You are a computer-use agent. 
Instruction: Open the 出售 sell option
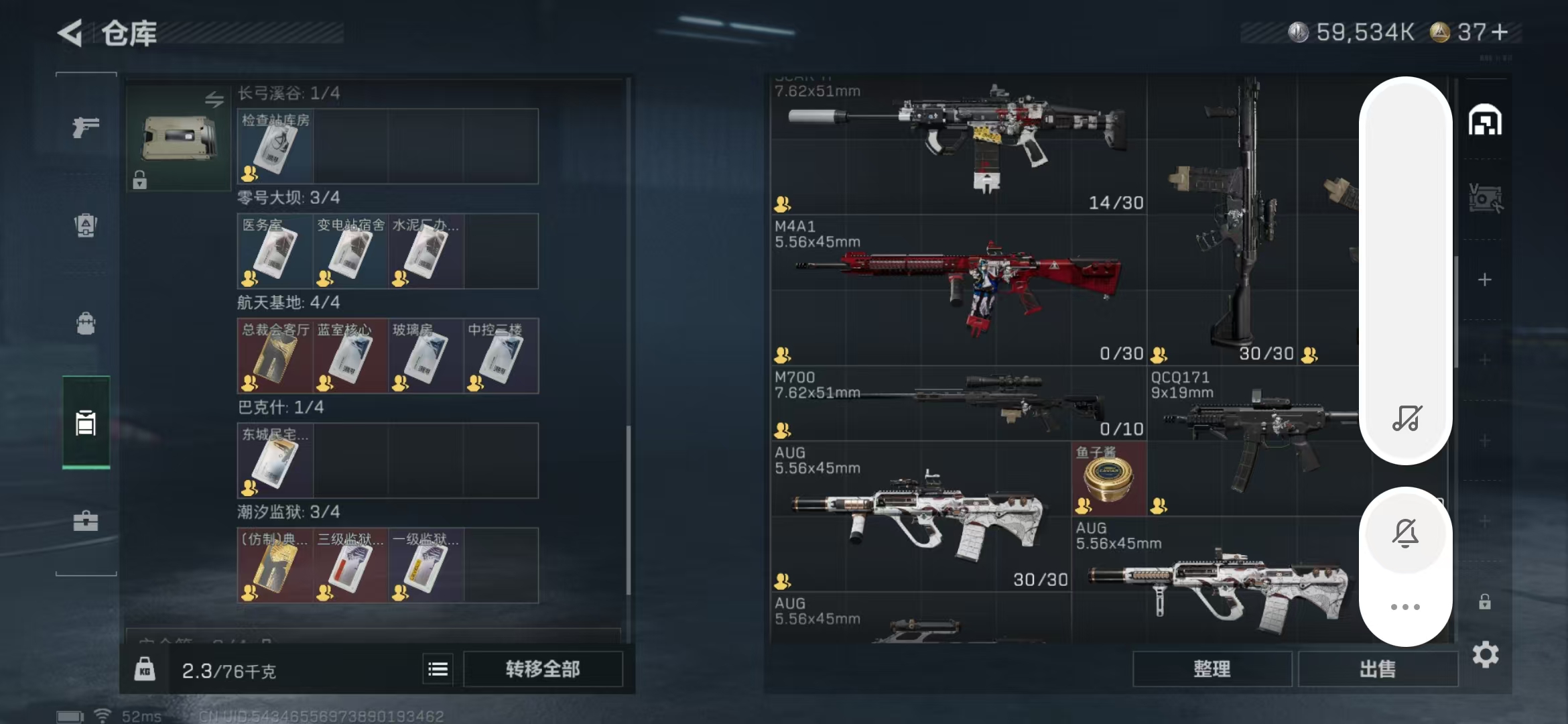pos(1378,669)
